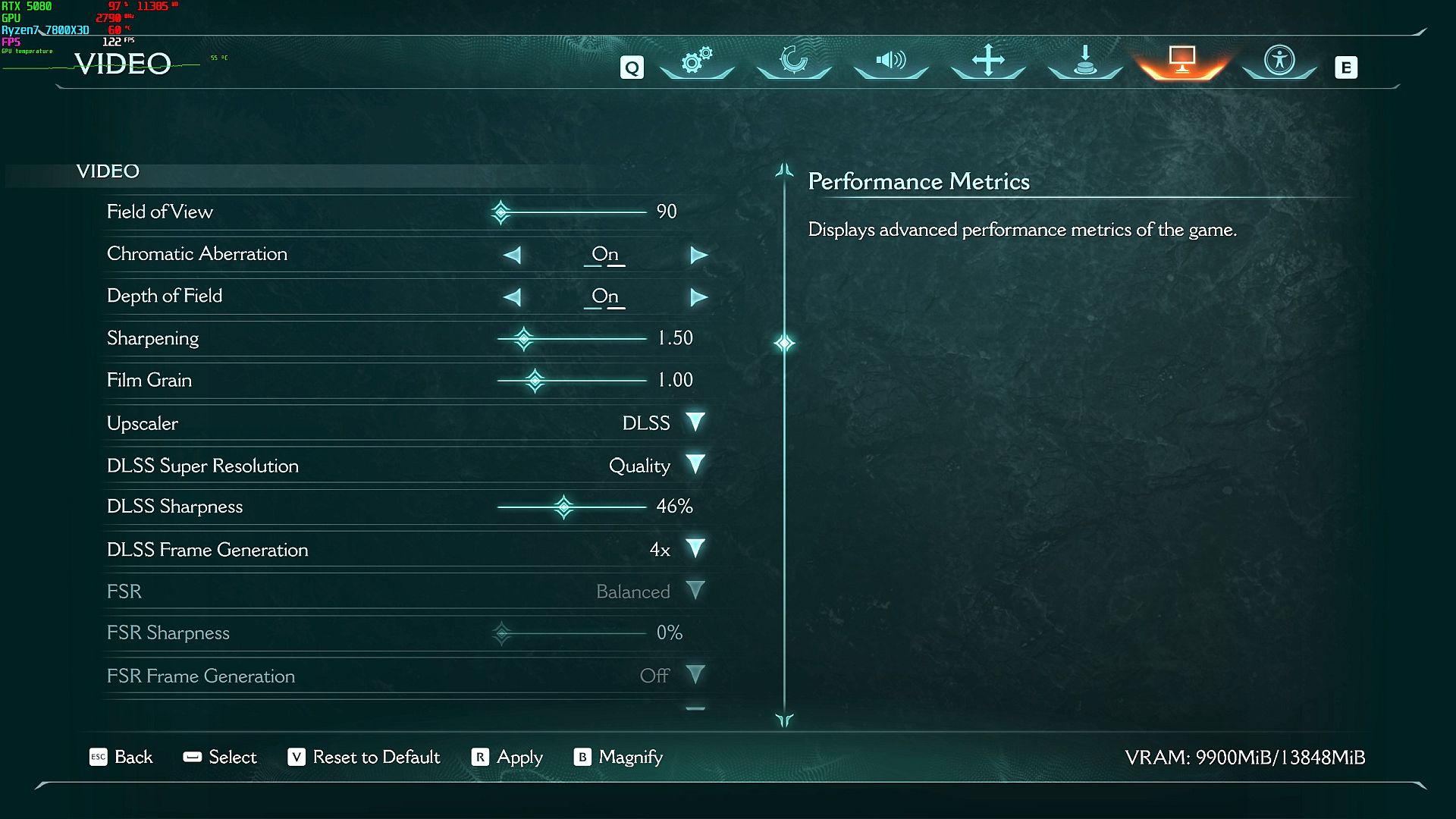Click the scrollbar diamond handle
The width and height of the screenshot is (1456, 819).
point(784,344)
